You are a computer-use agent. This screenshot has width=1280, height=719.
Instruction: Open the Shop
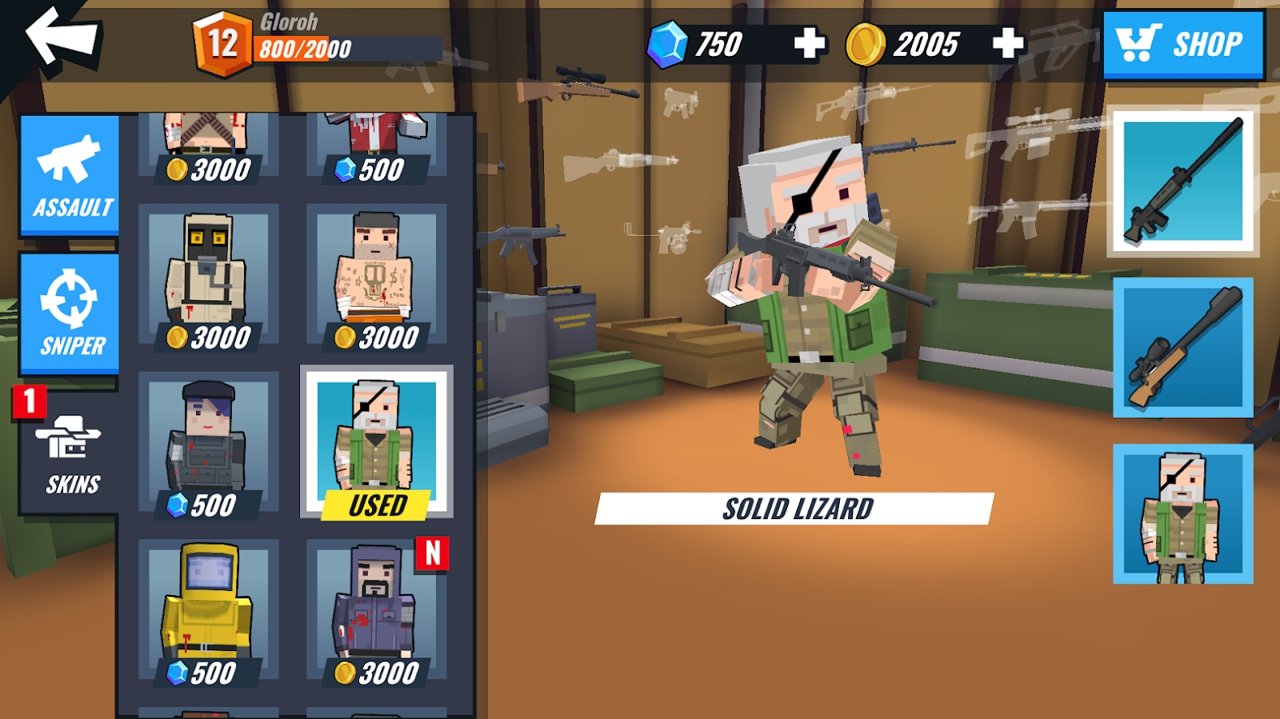(1183, 44)
